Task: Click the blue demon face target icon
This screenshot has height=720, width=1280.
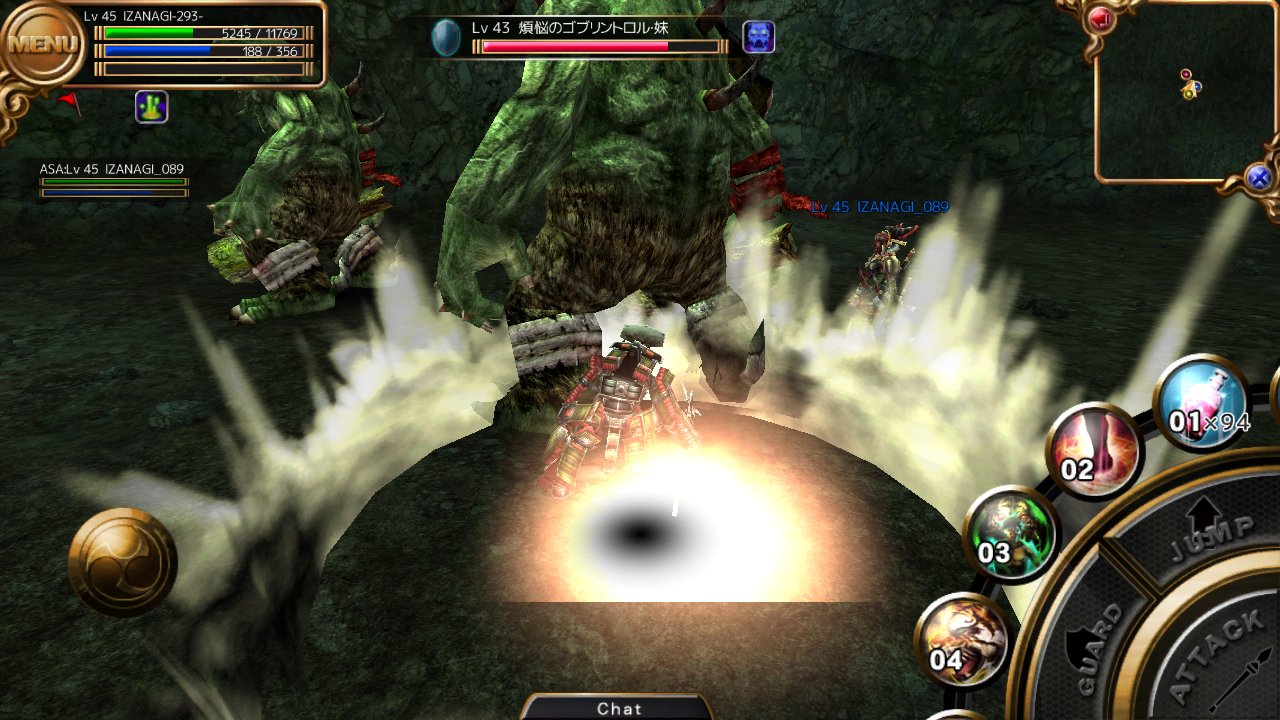Action: pos(759,37)
